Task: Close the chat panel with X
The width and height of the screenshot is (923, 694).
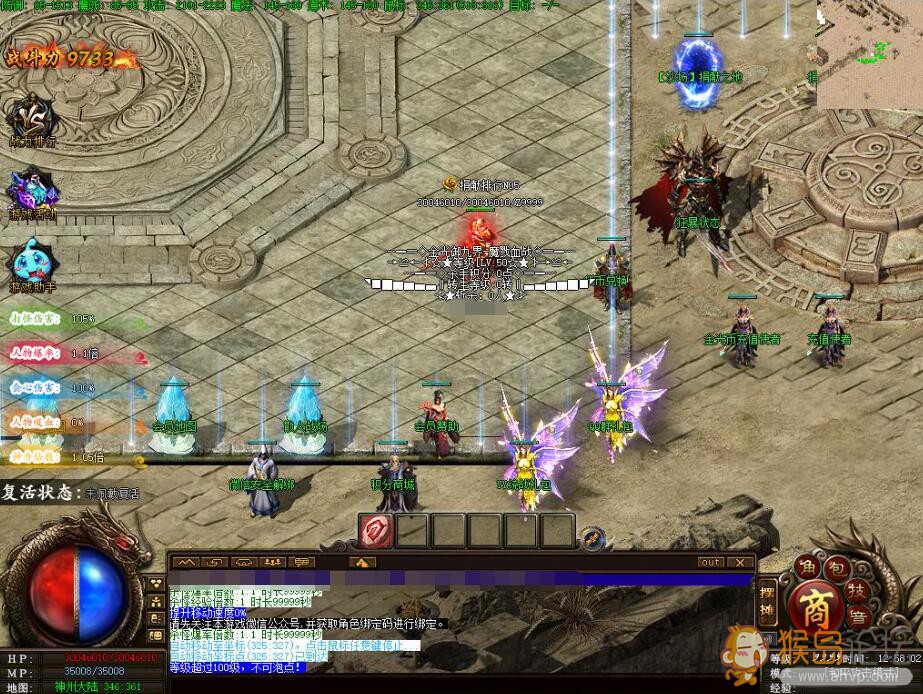Action: pyautogui.click(x=740, y=562)
